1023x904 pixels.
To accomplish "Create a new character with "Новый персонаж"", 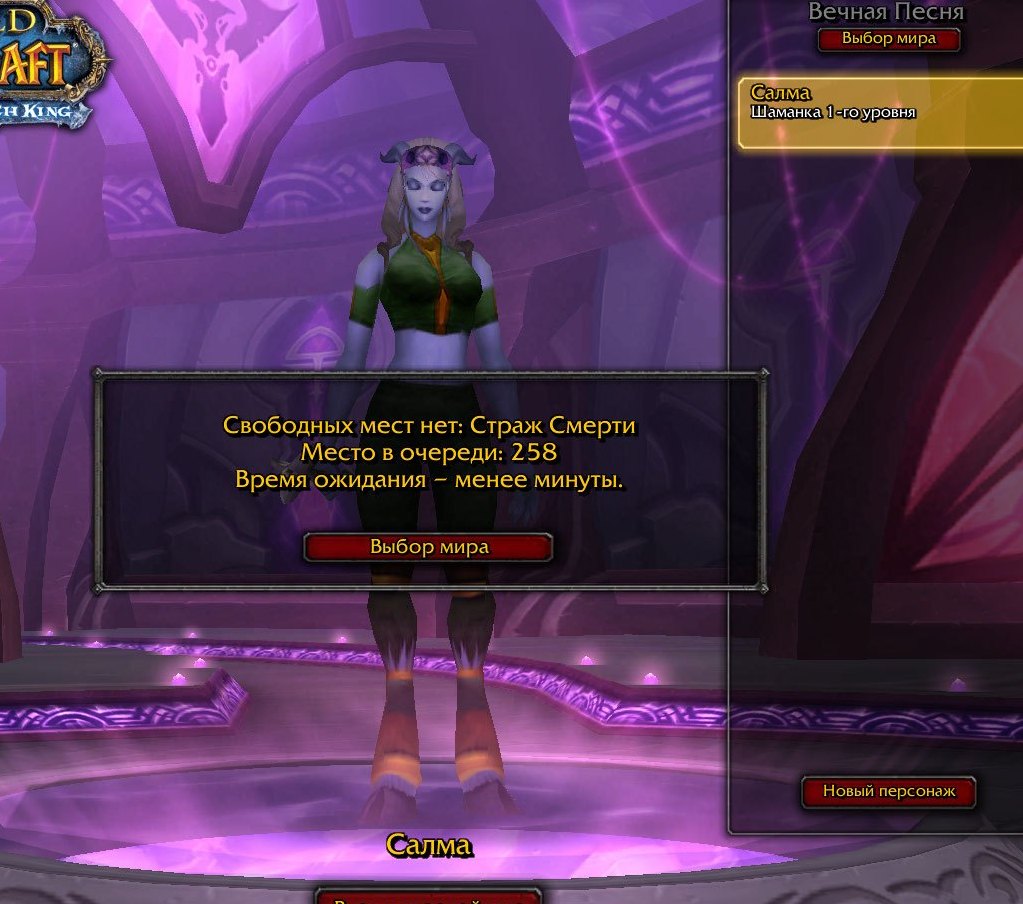I will click(x=888, y=791).
